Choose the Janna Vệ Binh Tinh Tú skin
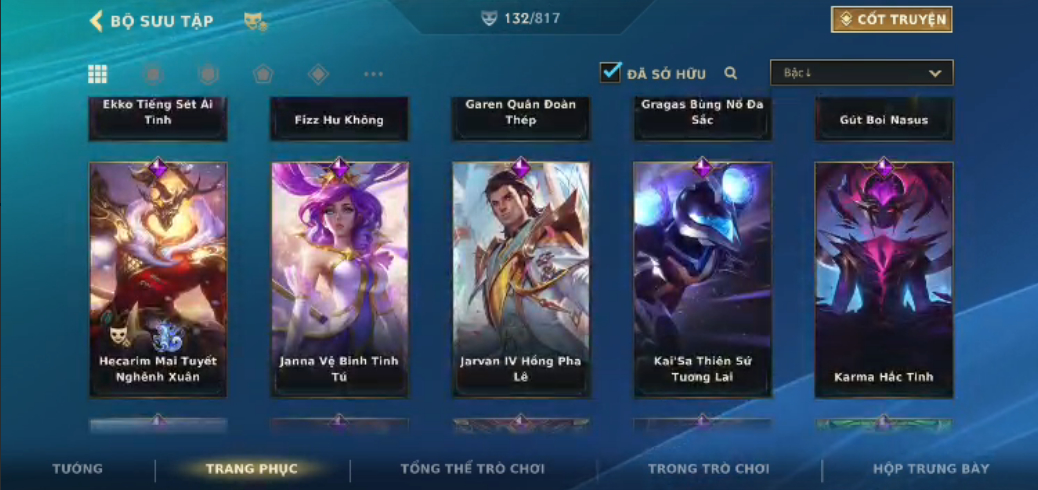Viewport: 1038px width, 490px height. [x=339, y=278]
